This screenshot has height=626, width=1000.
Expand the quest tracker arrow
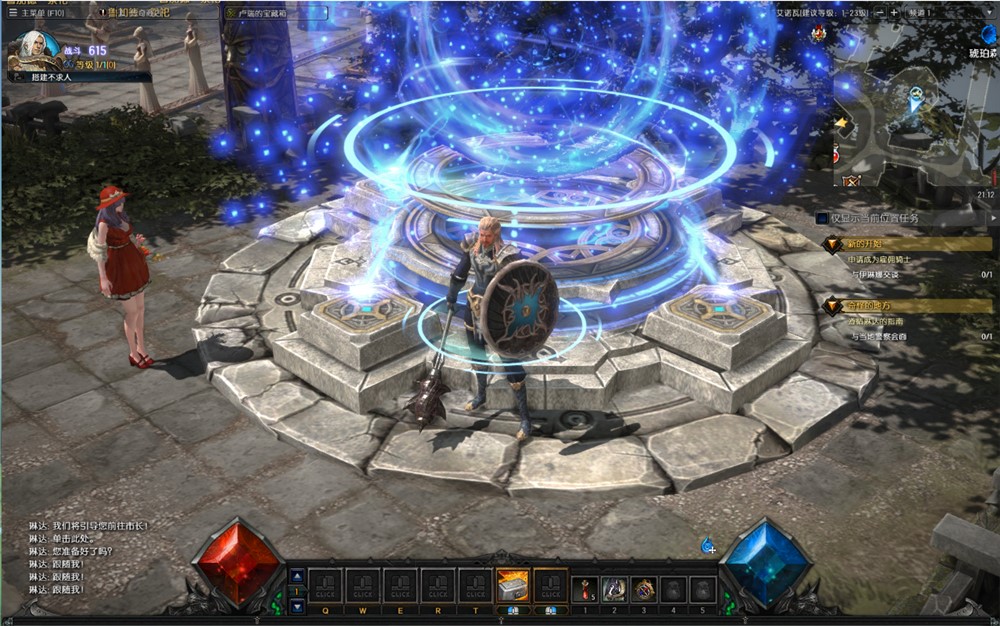coord(992,217)
